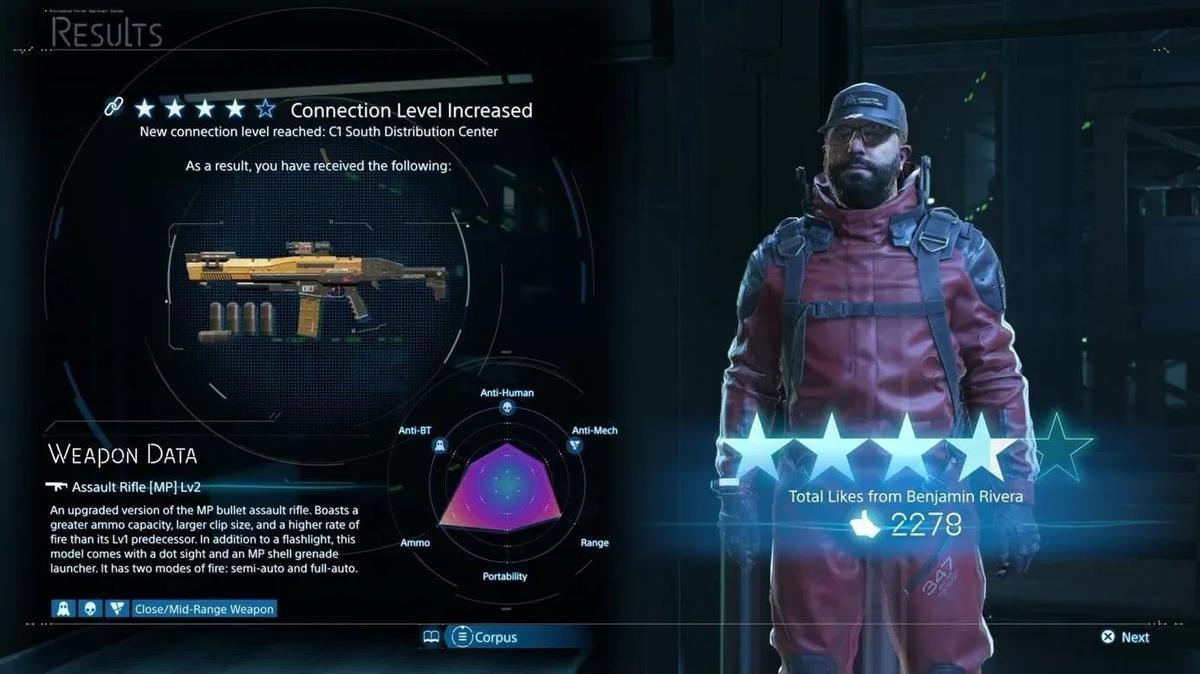Click the book icon beside Corpus
Image resolution: width=1200 pixels, height=674 pixels.
point(431,637)
